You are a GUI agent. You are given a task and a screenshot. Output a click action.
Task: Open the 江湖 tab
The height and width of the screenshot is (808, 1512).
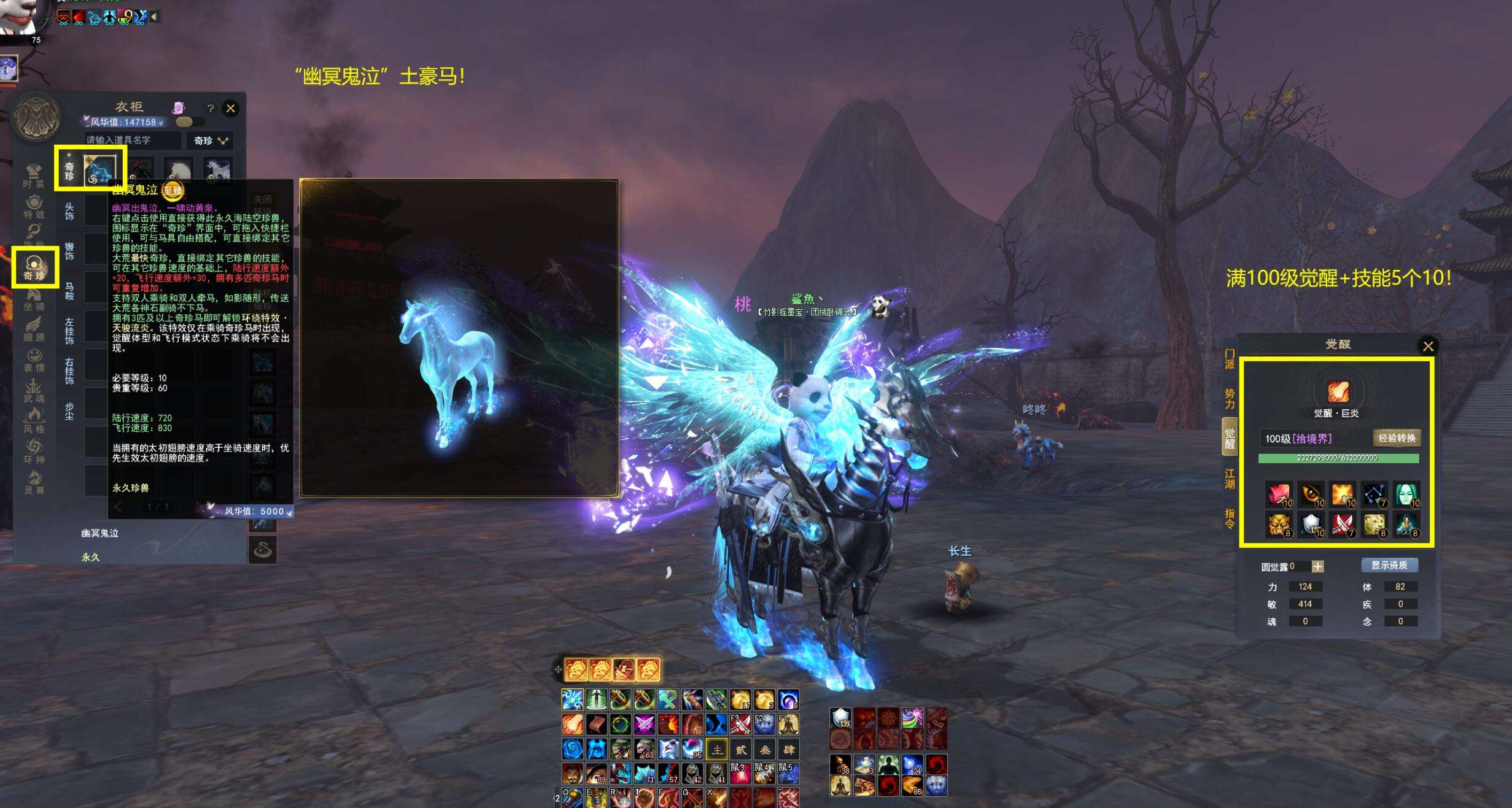[1230, 479]
